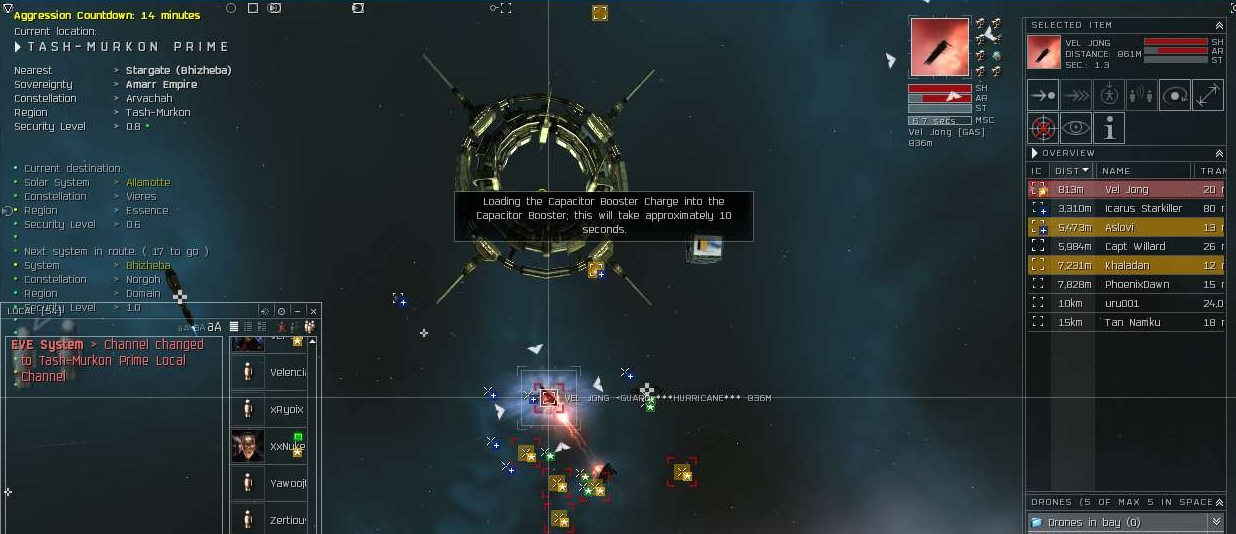1236x534 pixels.
Task: Collapse the Selected Item panel
Action: point(1218,26)
